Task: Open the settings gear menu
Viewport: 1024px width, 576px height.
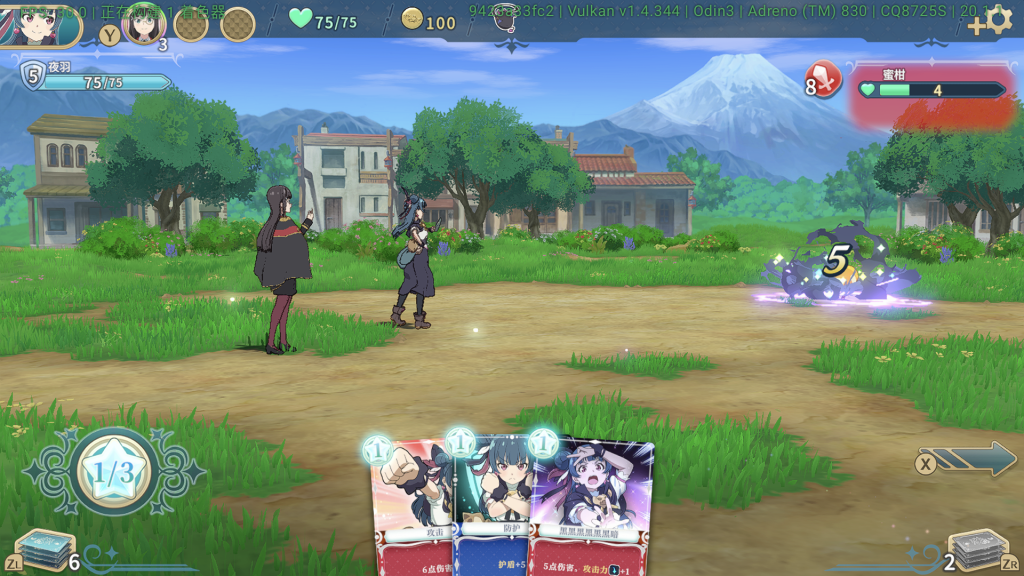Action: coord(999,21)
